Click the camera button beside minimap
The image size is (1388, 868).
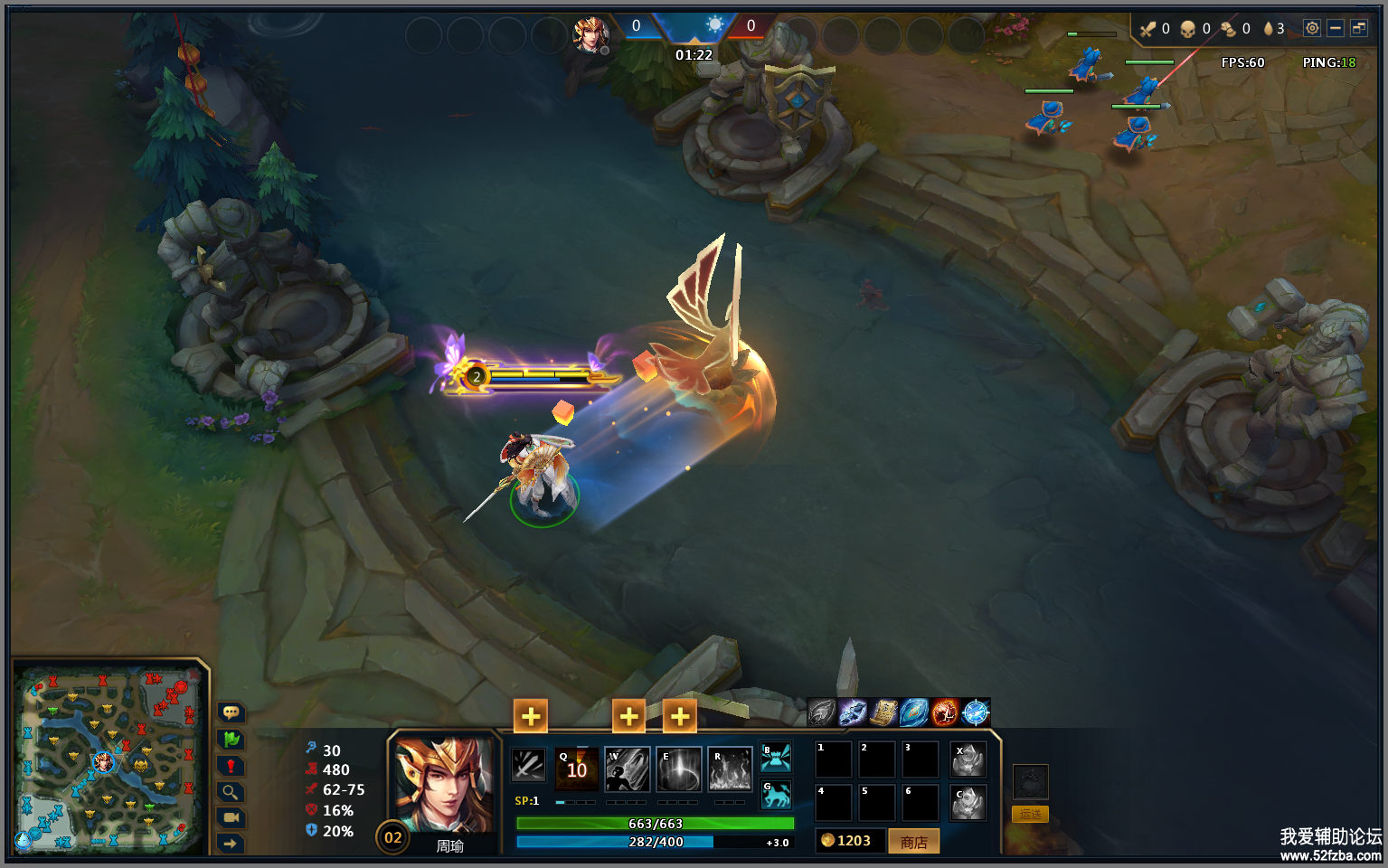231,817
